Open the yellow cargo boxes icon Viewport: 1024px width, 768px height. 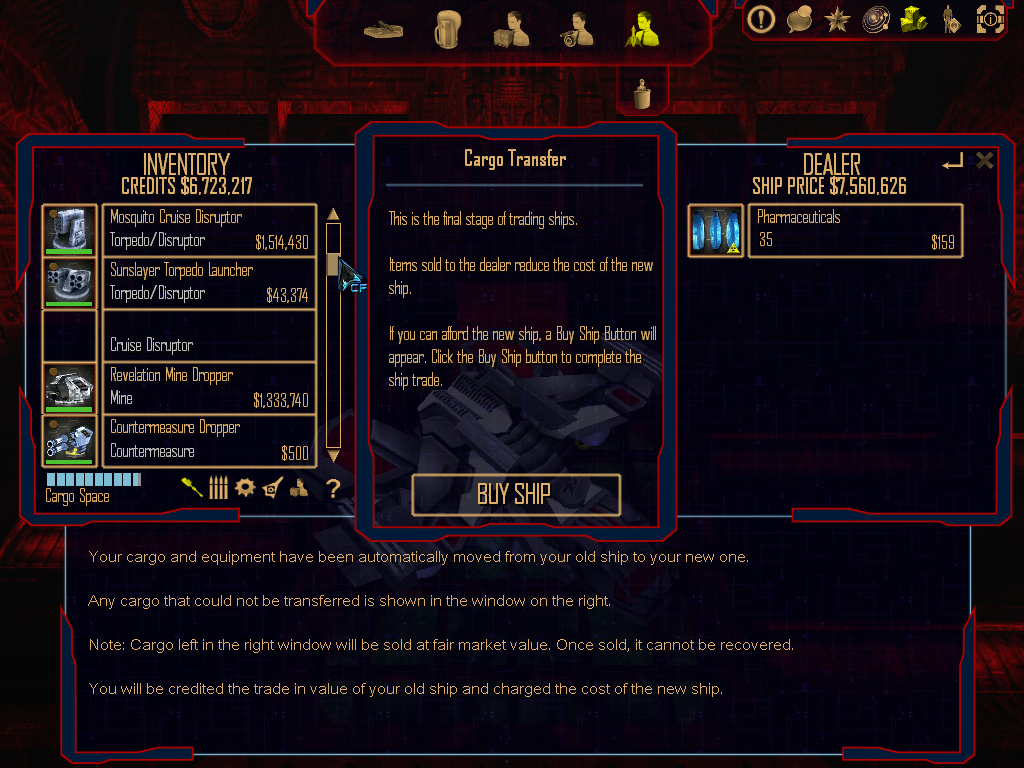point(913,19)
